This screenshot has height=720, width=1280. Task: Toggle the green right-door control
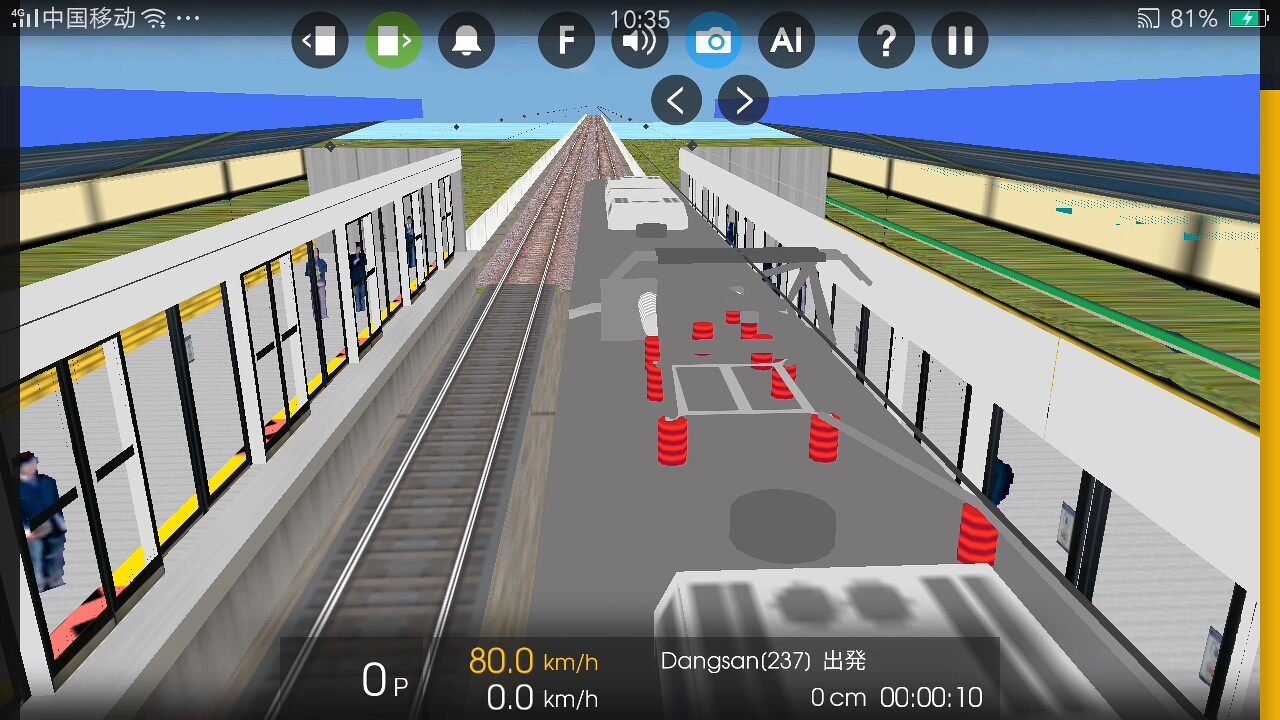point(393,40)
